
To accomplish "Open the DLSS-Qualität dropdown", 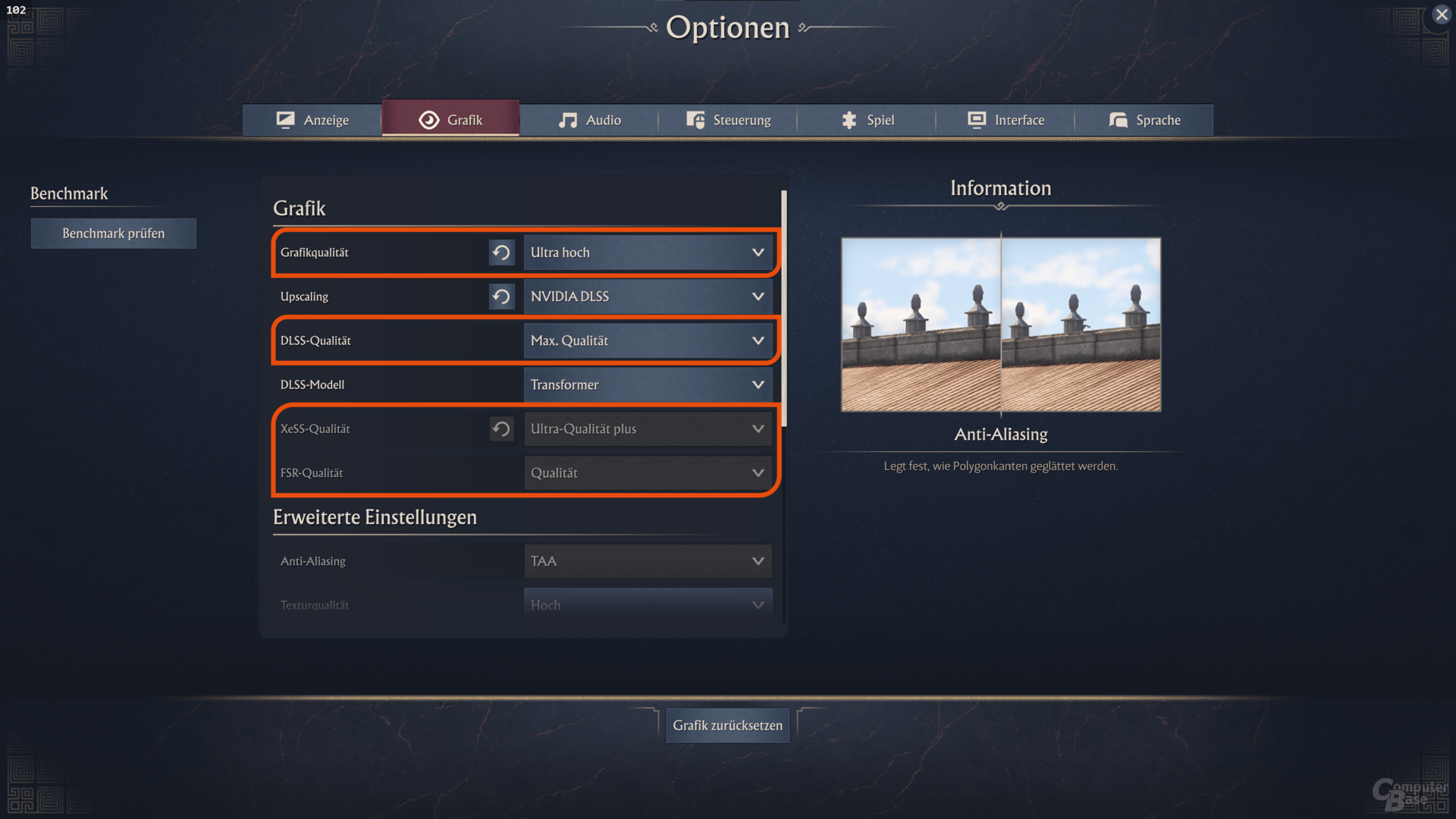I will coord(648,340).
